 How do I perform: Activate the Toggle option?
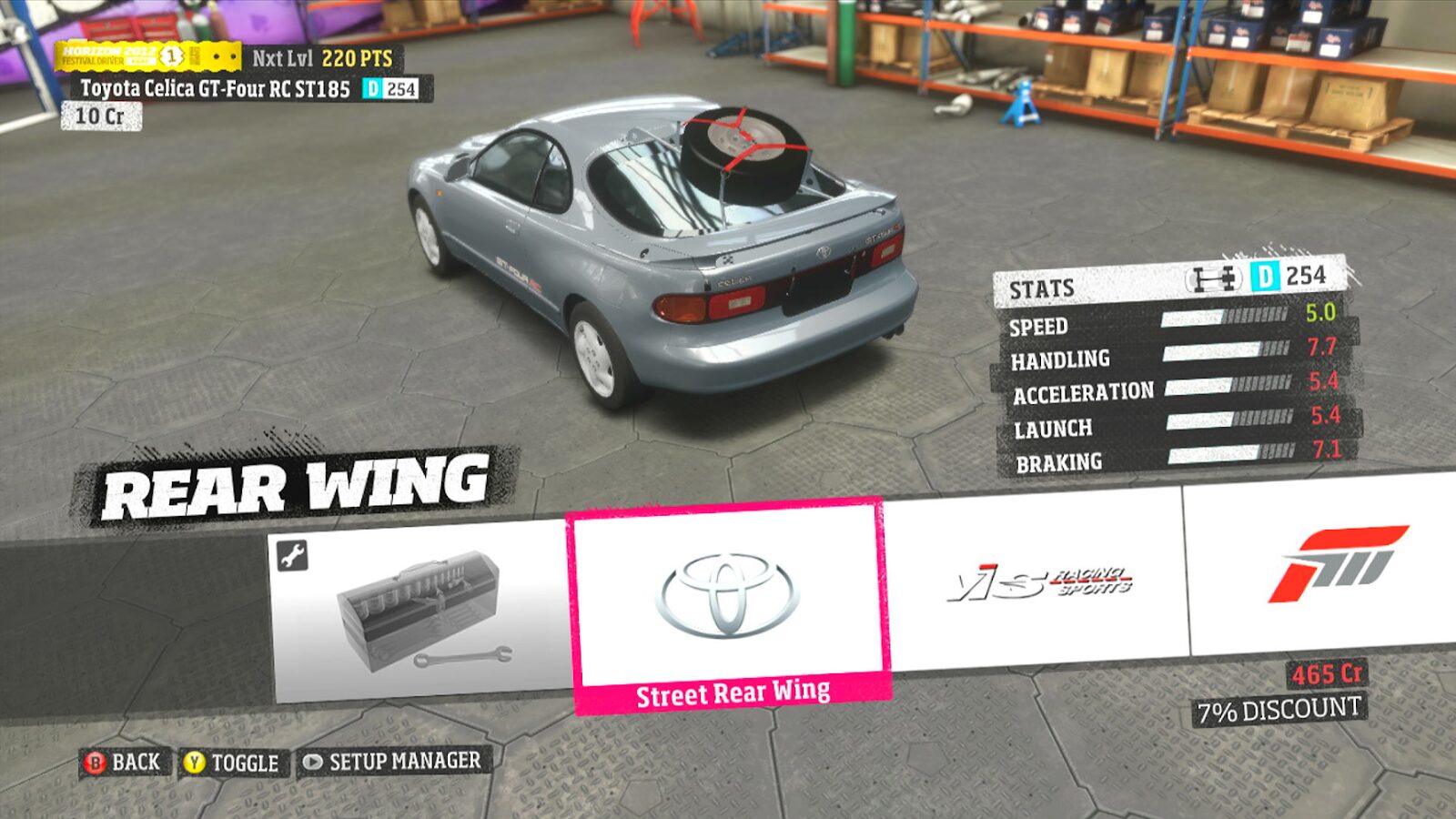tap(232, 763)
